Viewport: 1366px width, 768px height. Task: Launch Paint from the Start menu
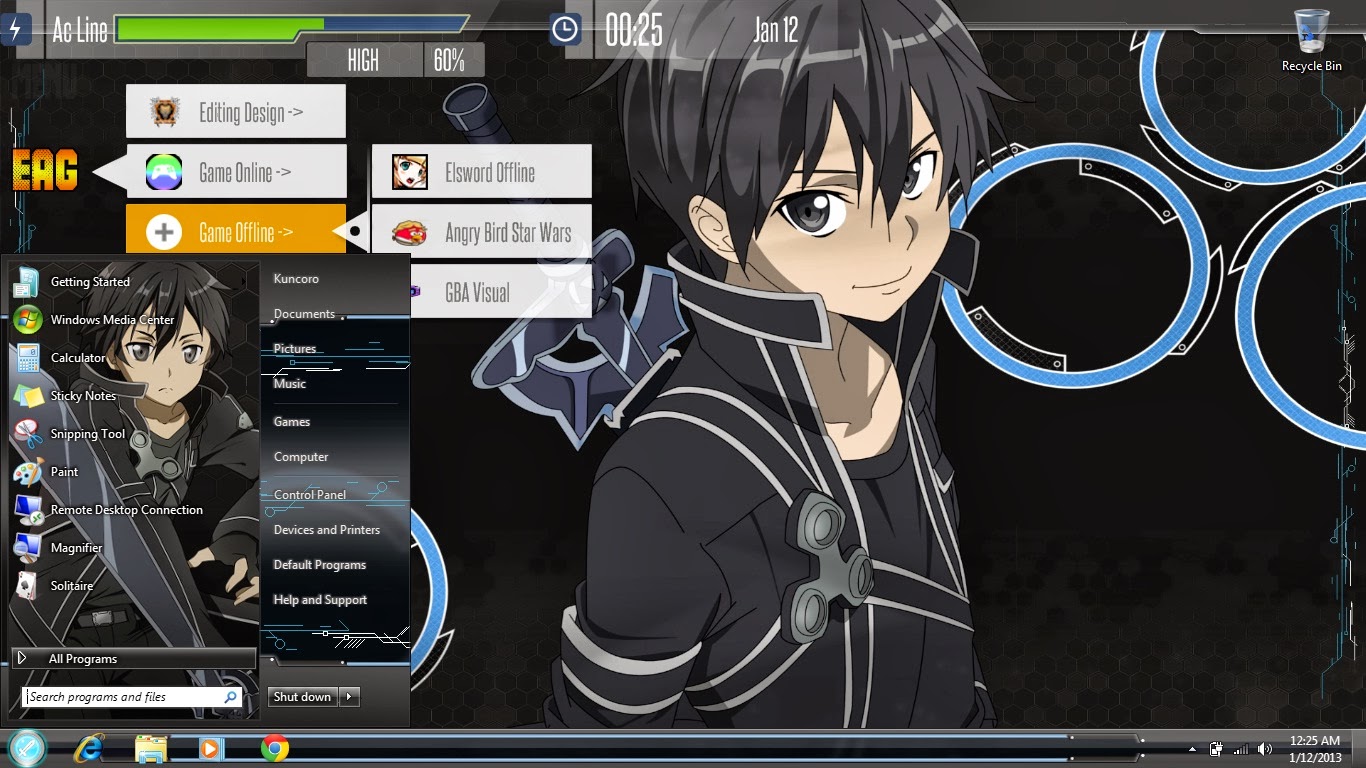[x=64, y=471]
